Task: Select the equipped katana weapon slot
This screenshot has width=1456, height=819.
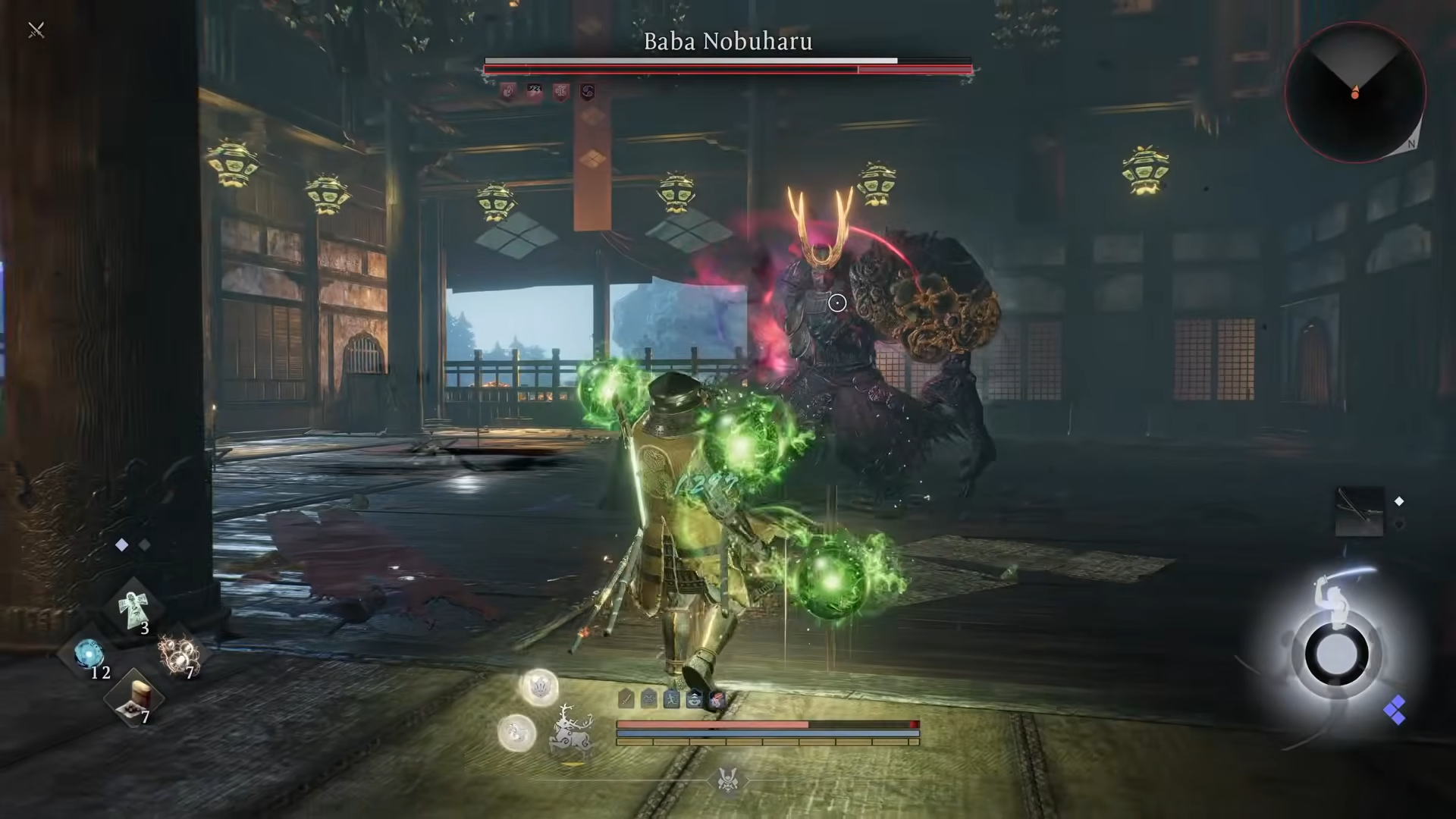Action: tap(1359, 511)
